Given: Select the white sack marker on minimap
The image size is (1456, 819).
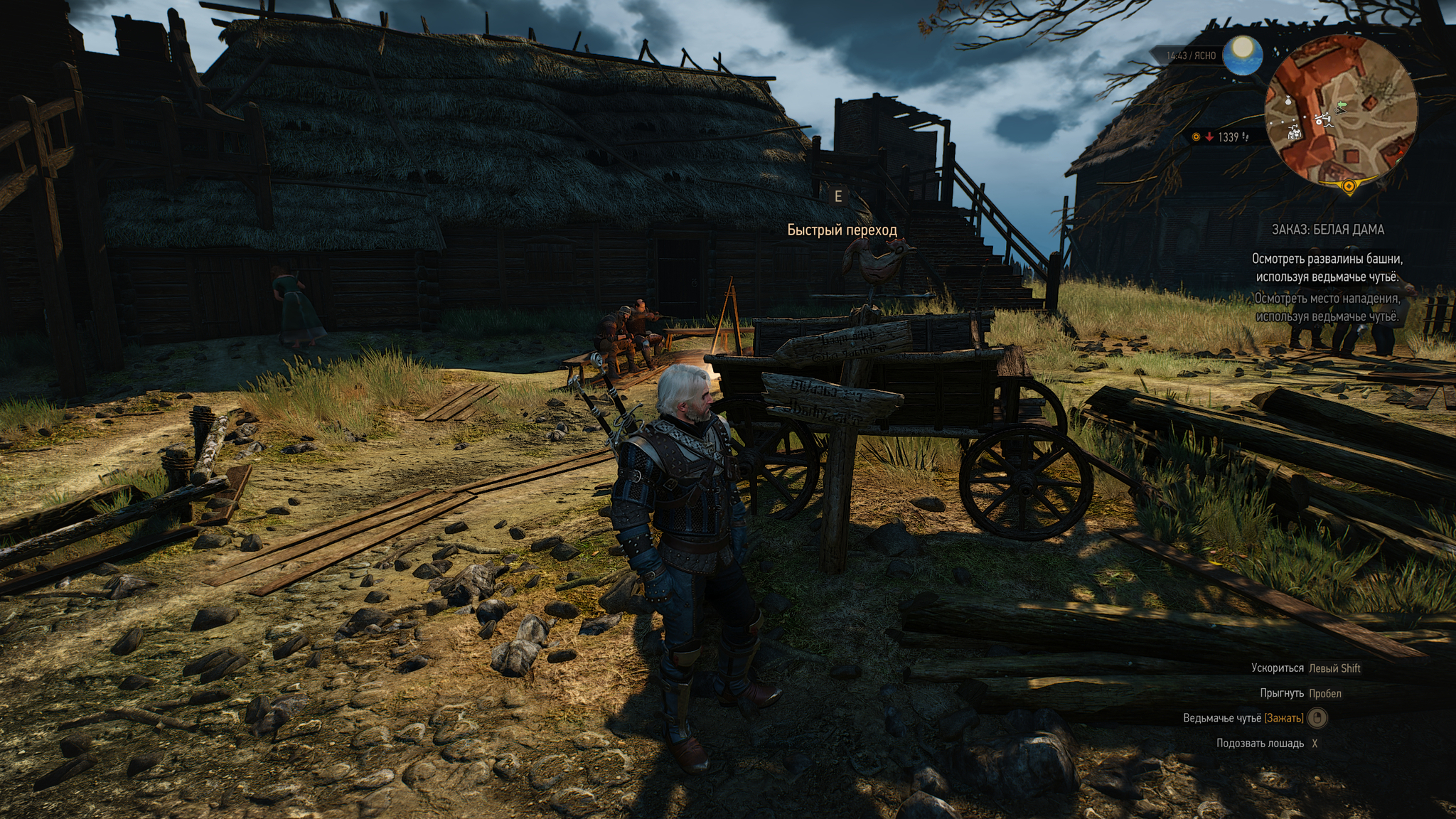Looking at the screenshot, I should point(1288,102).
